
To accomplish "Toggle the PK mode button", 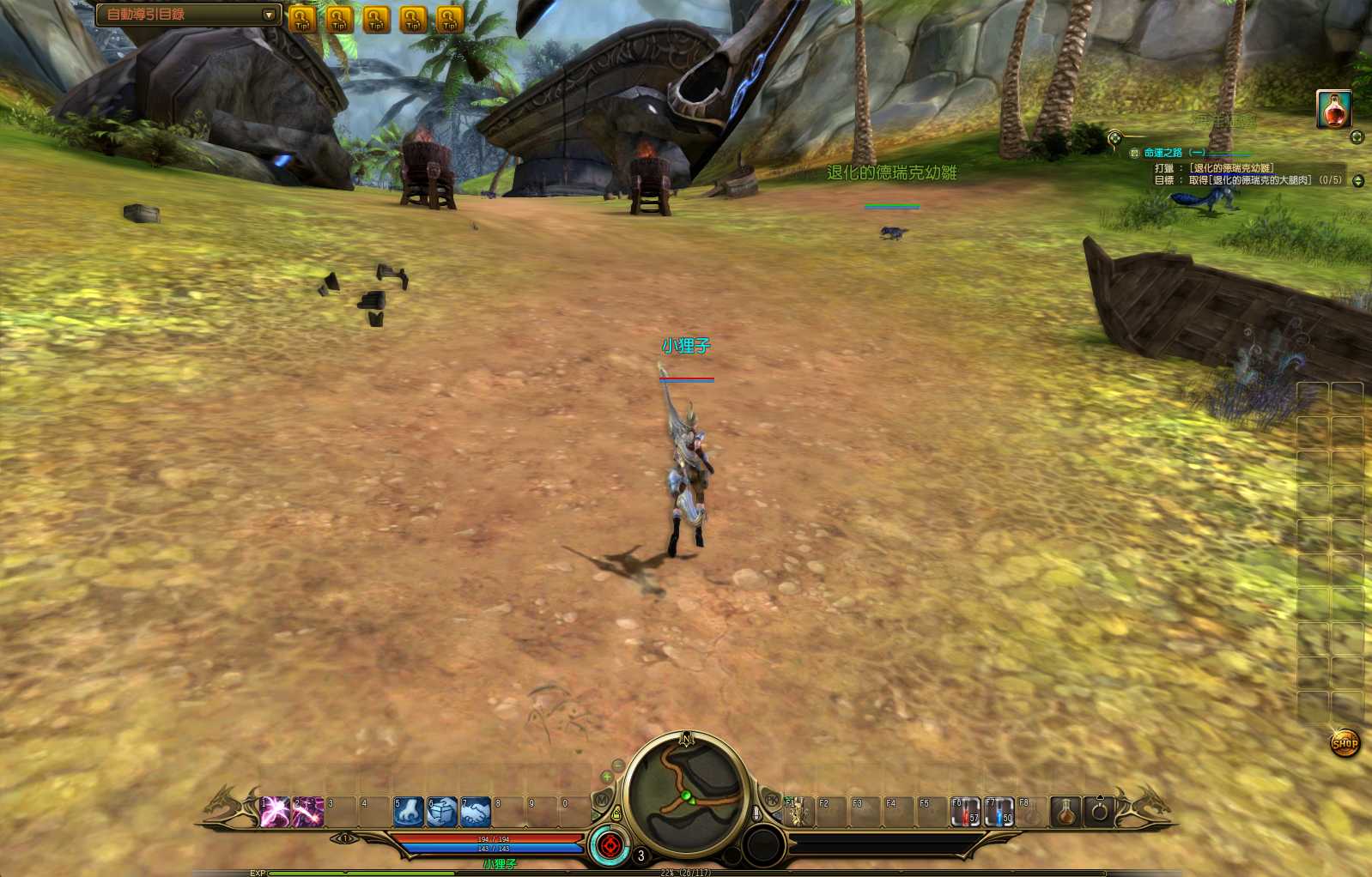I will (x=771, y=800).
